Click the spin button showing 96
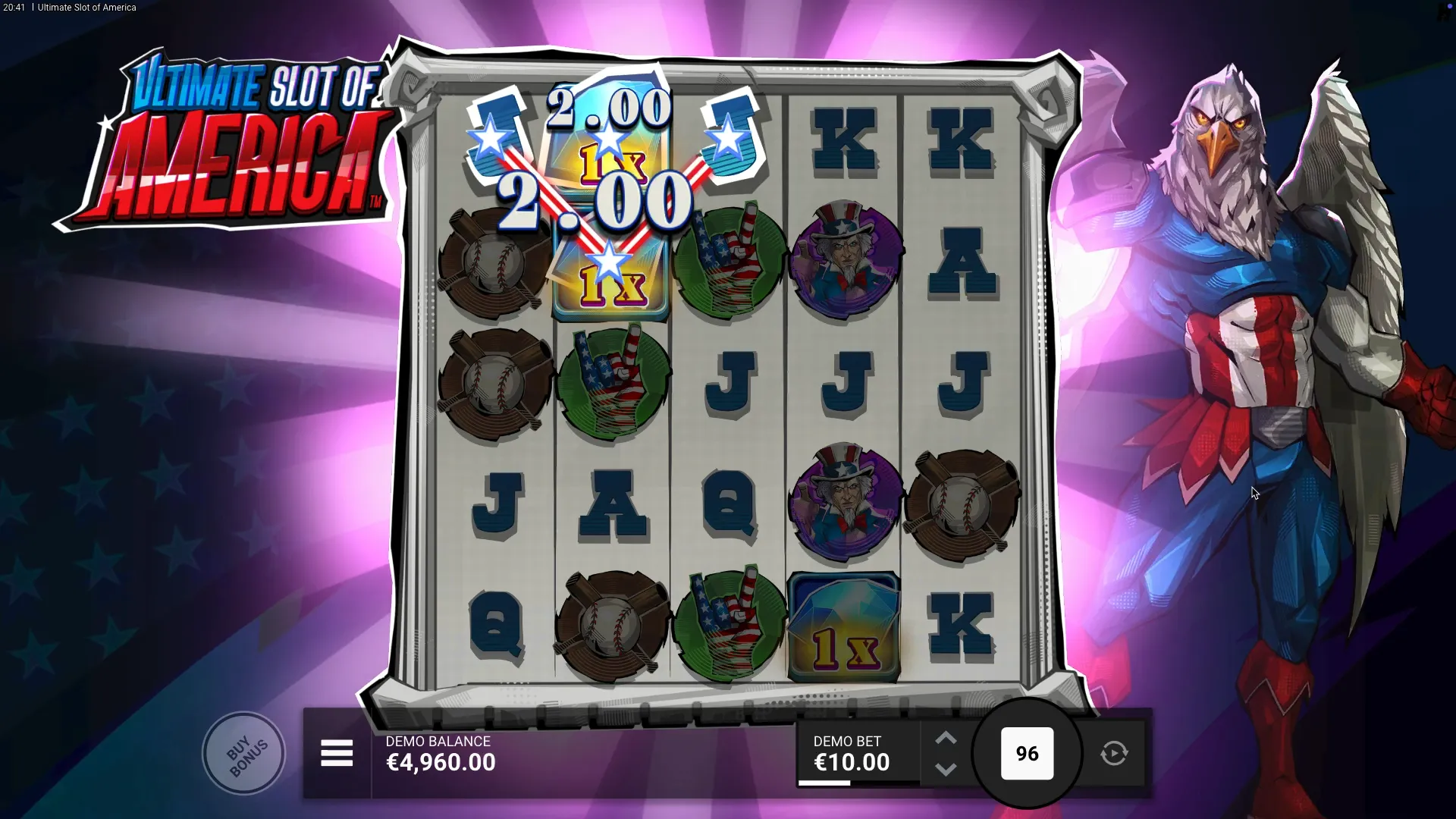1456x819 pixels. [1027, 753]
